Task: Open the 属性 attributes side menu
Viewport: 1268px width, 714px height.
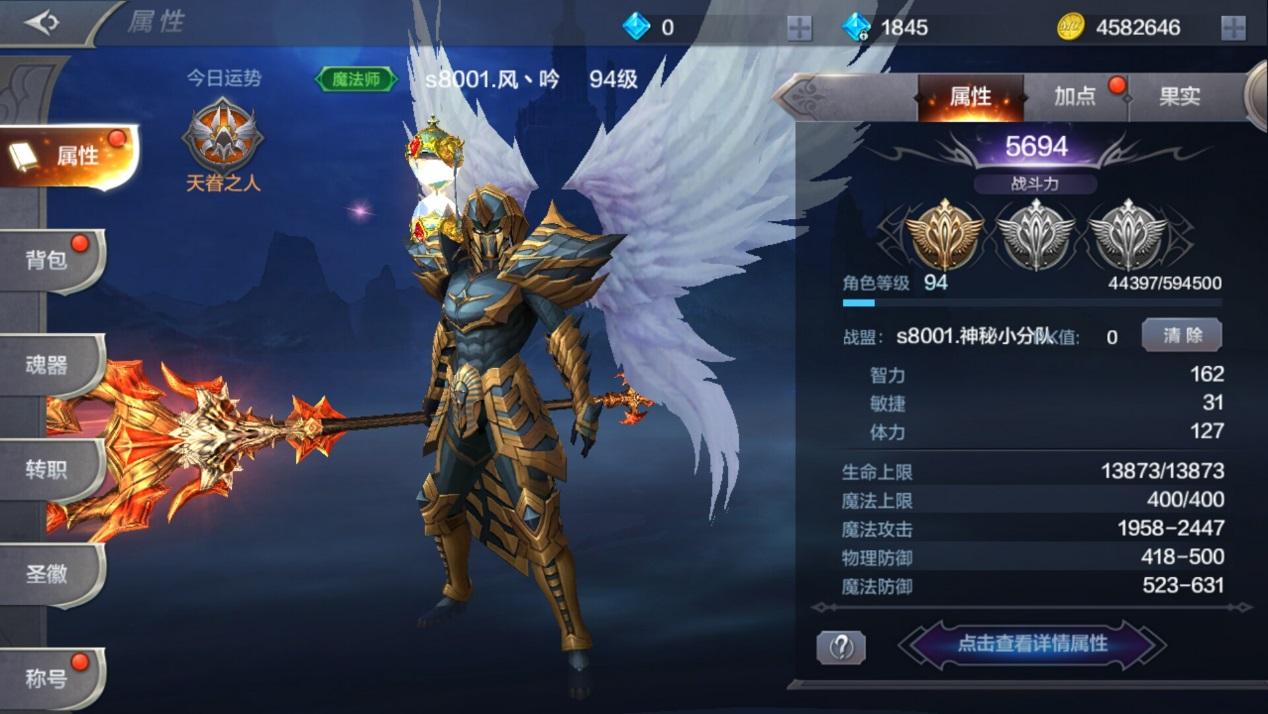Action: pos(68,156)
